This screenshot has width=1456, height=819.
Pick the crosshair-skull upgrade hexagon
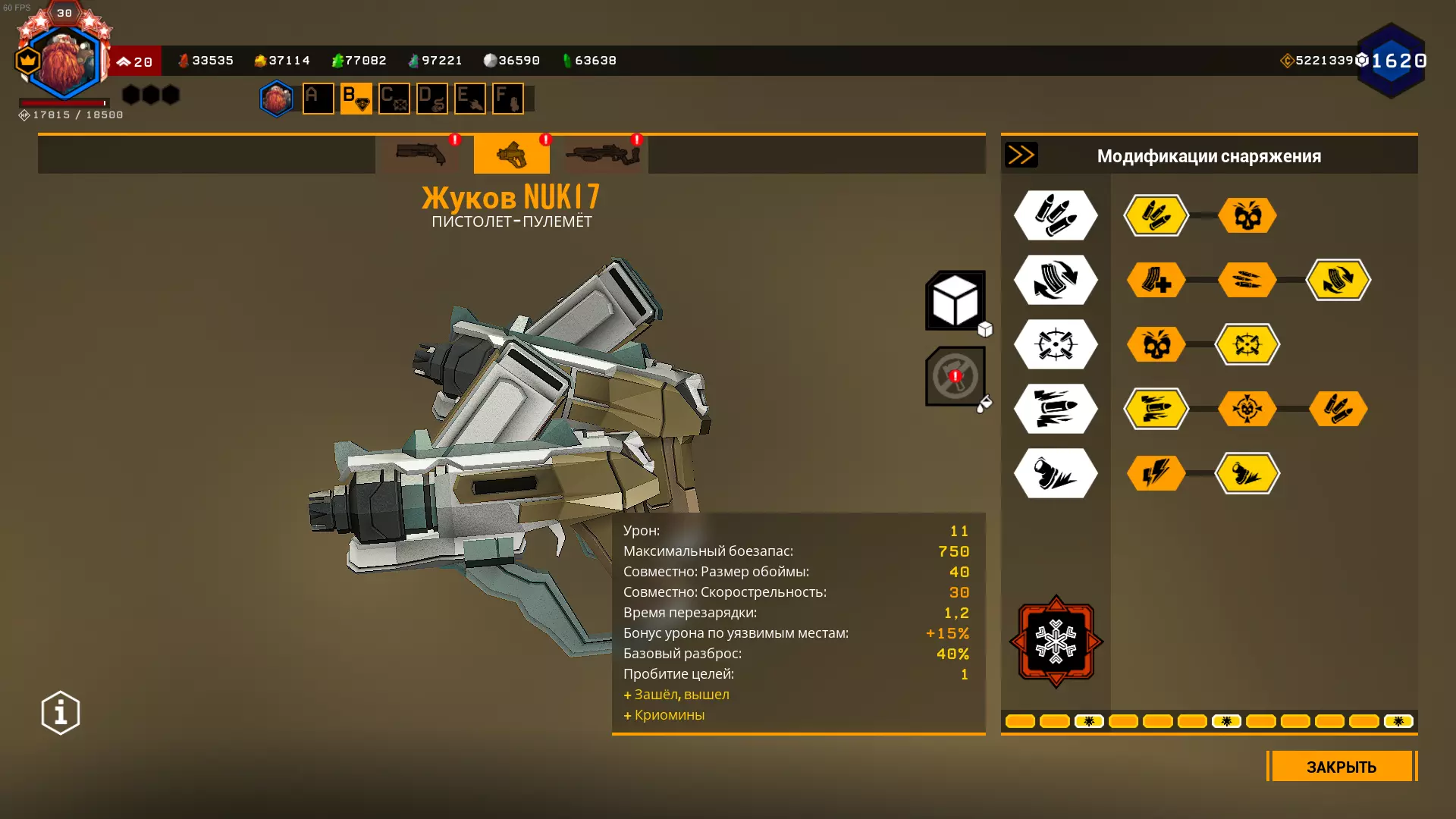pos(1247,409)
